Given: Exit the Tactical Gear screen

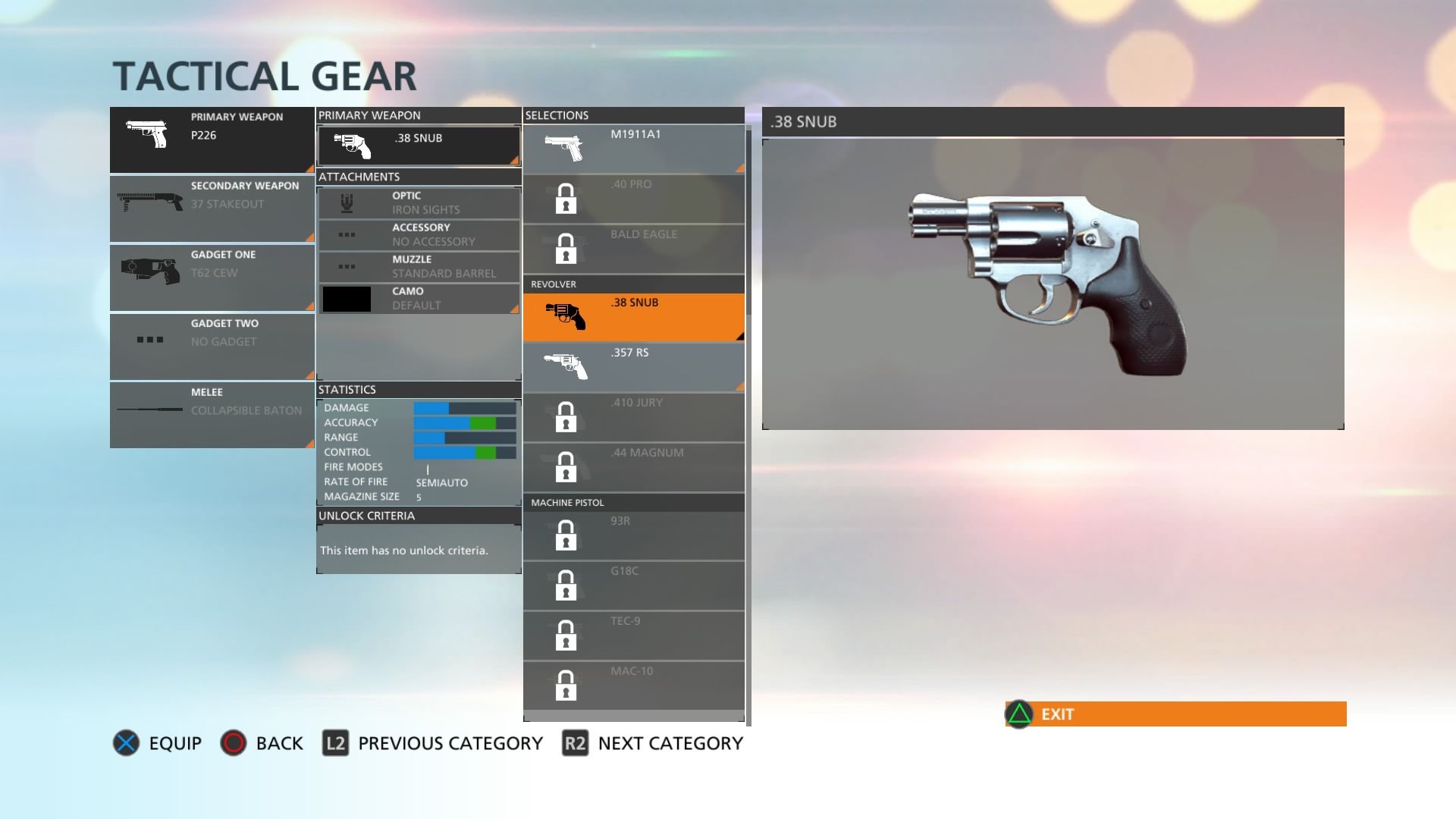Looking at the screenshot, I should (1175, 714).
